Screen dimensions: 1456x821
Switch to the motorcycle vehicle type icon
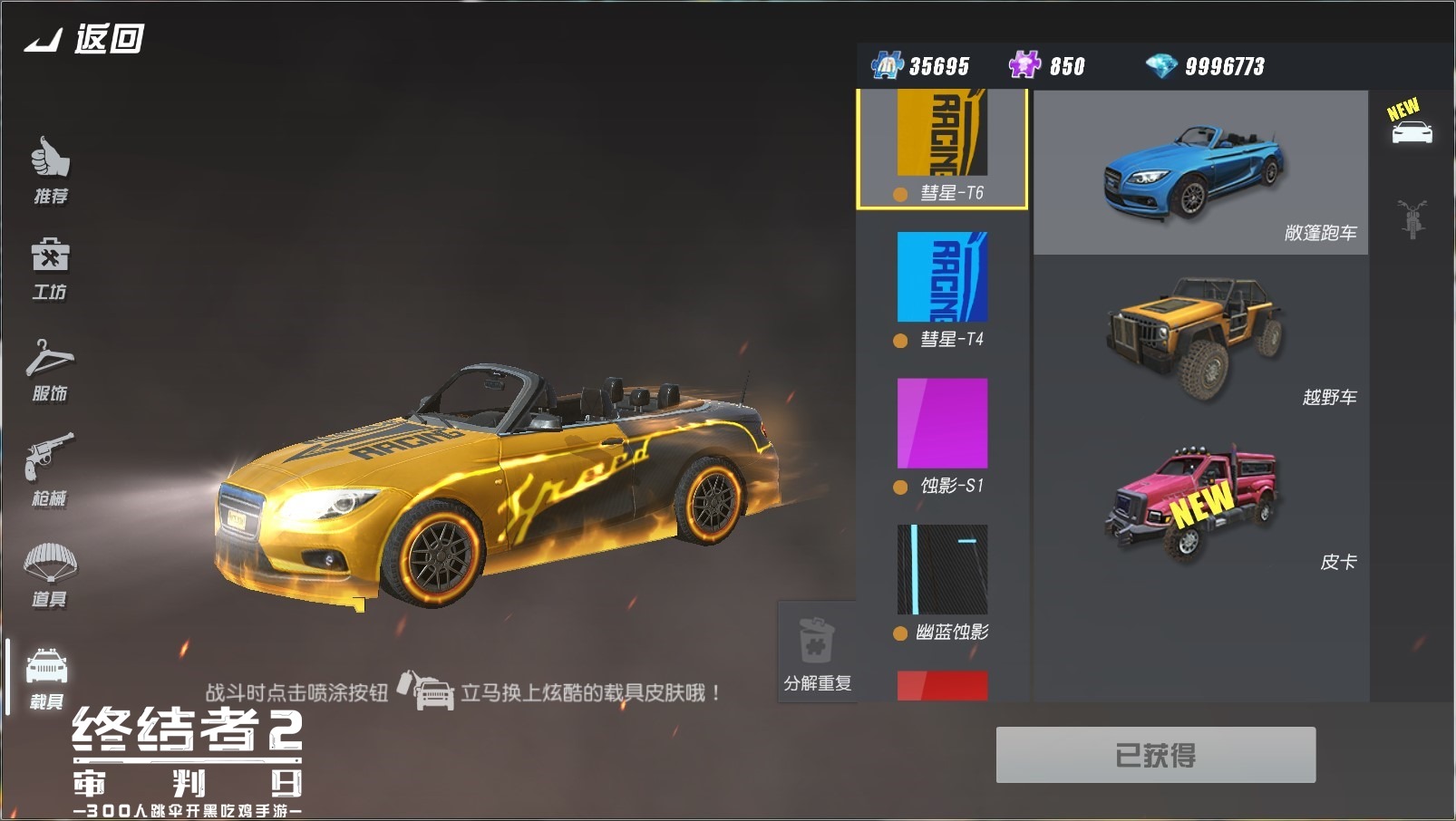point(1412,218)
